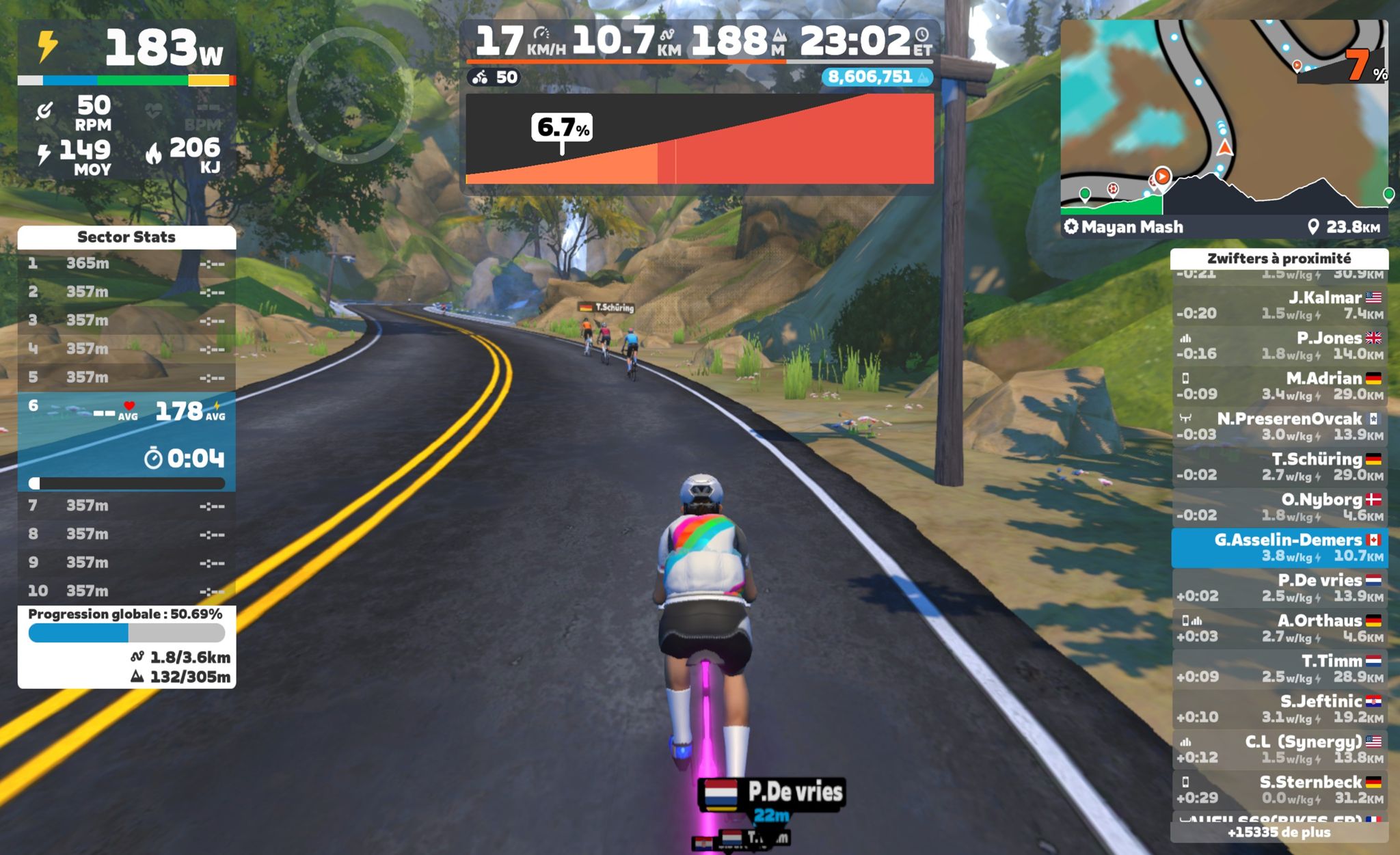This screenshot has height=855, width=1400.
Task: Click the Sector Stats panel header
Action: pyautogui.click(x=126, y=237)
